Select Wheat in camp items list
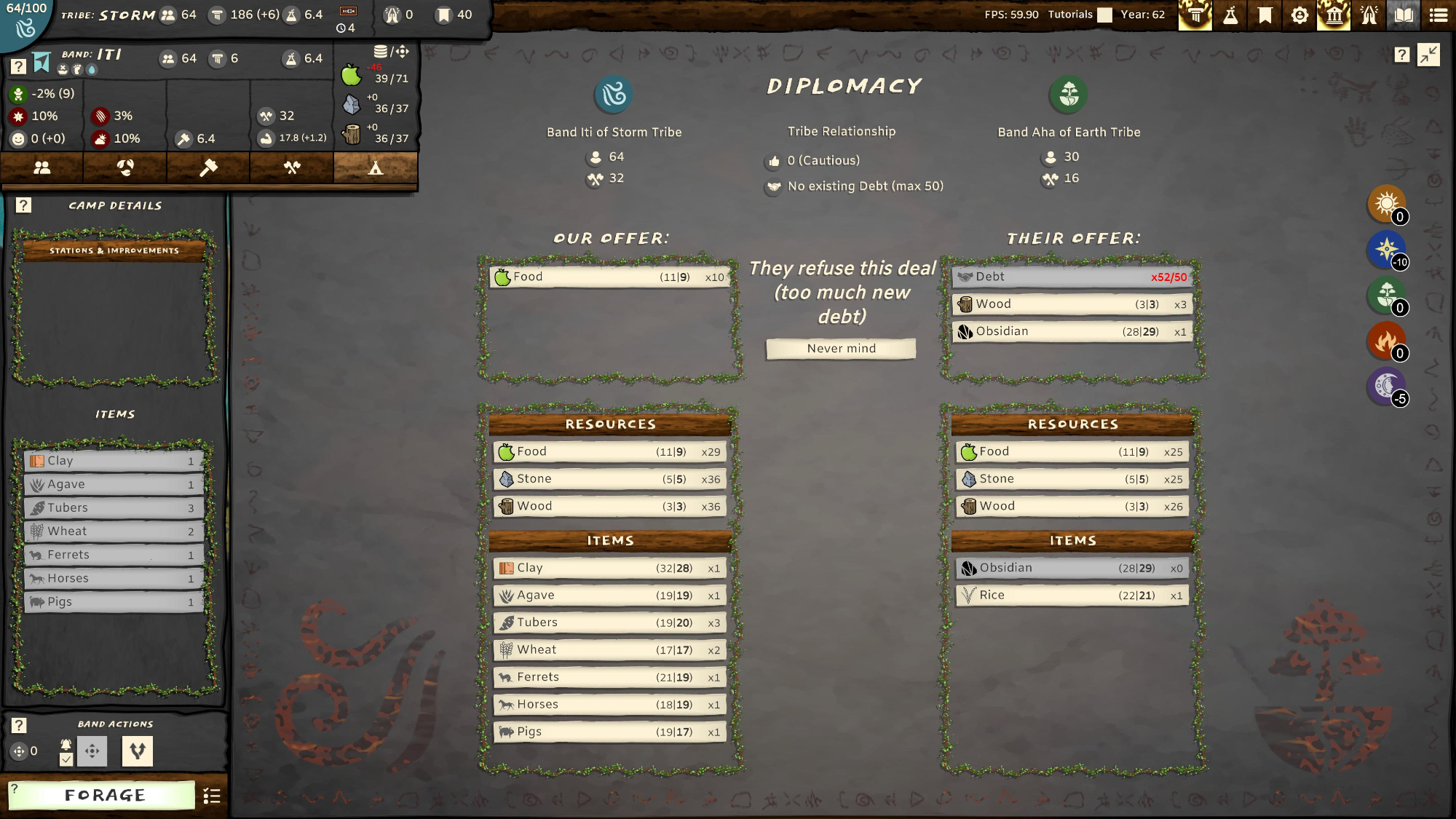 114,531
